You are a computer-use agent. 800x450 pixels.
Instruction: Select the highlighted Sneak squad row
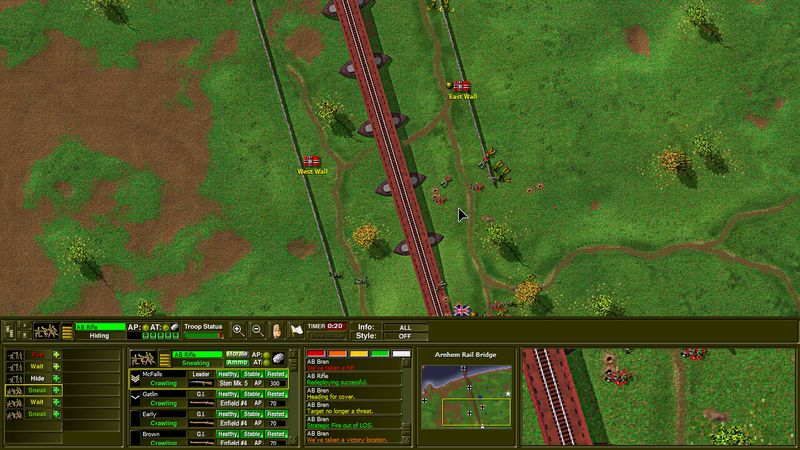(x=38, y=390)
